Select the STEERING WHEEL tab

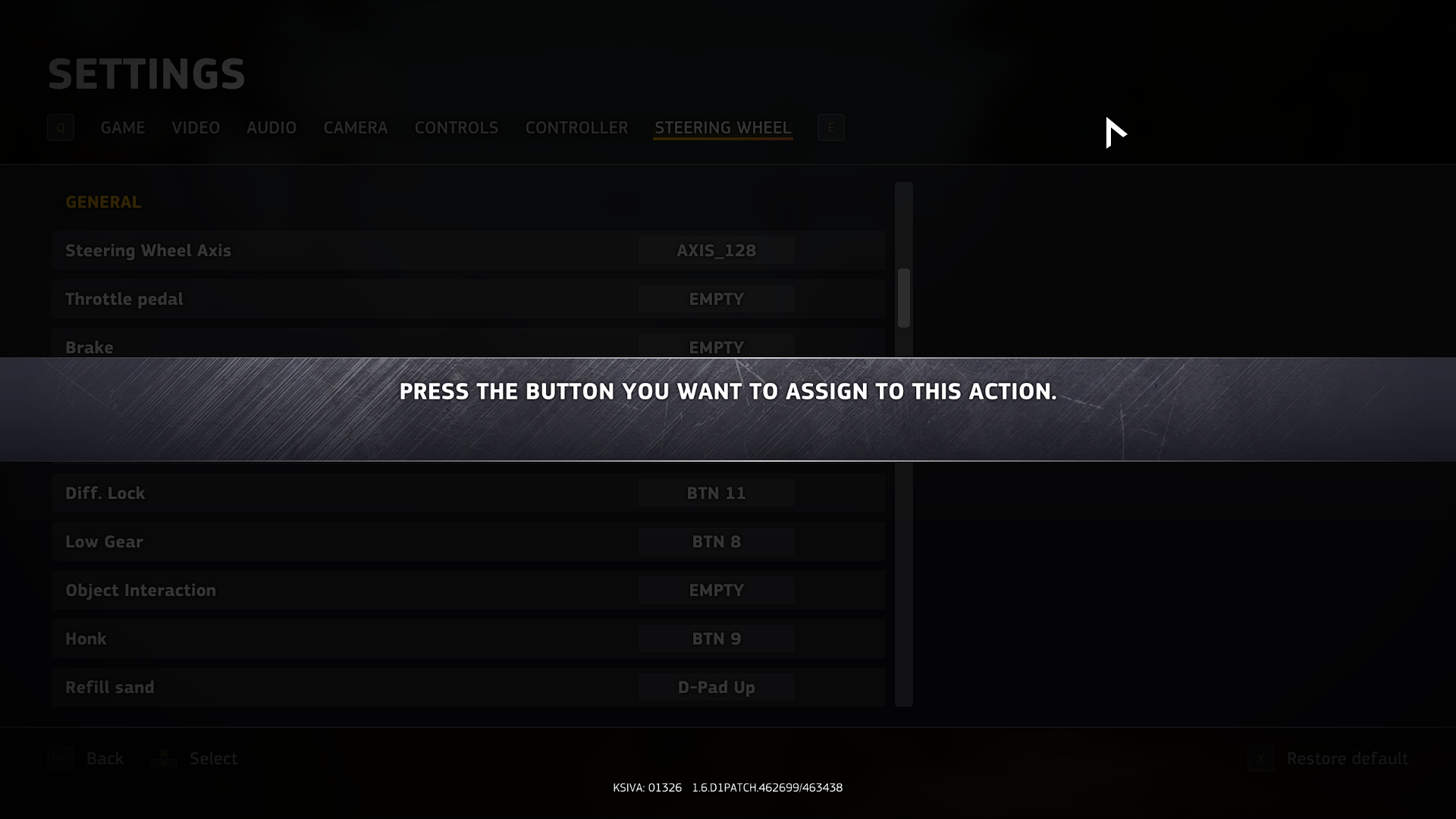click(x=722, y=127)
